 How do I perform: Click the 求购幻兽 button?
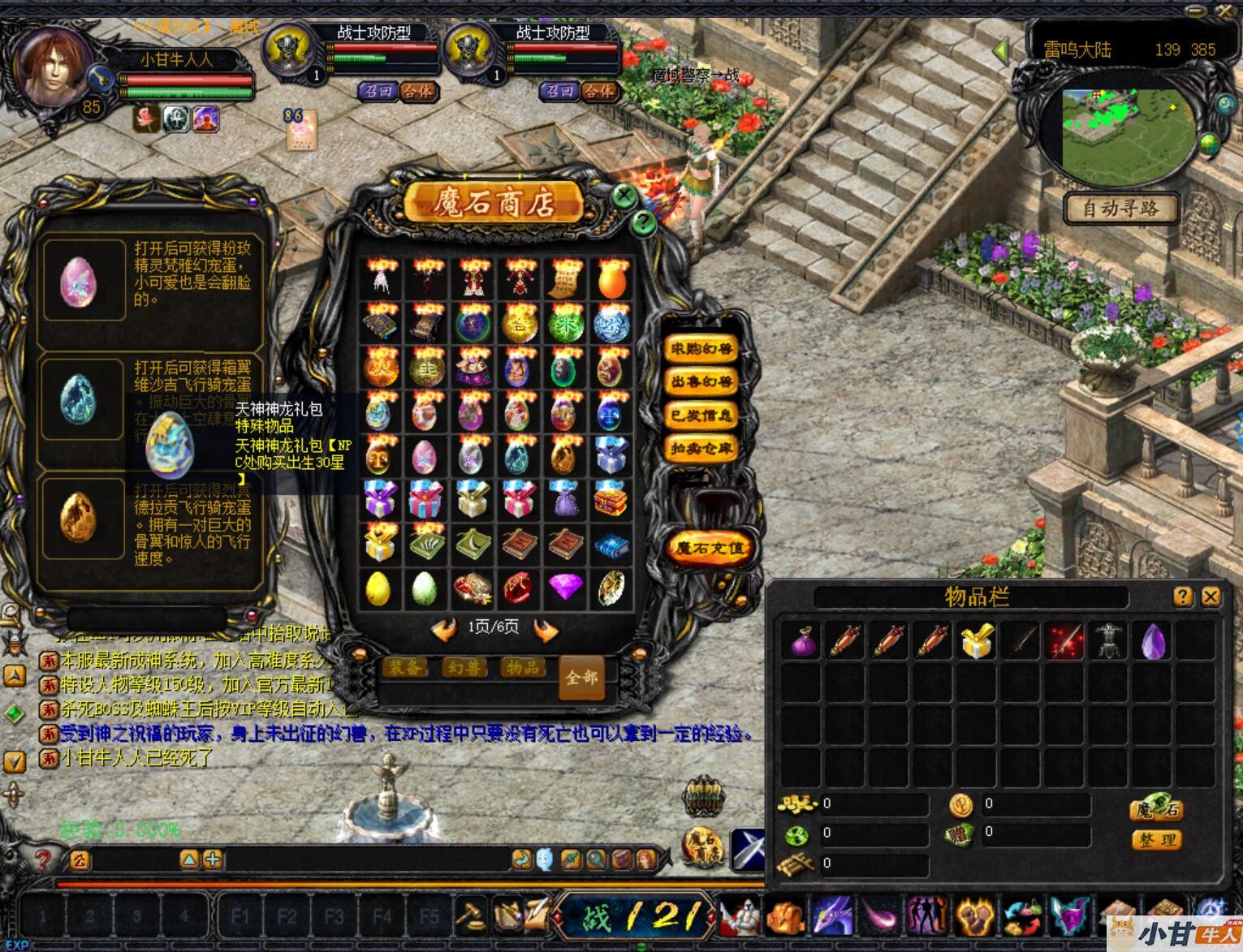tap(701, 349)
